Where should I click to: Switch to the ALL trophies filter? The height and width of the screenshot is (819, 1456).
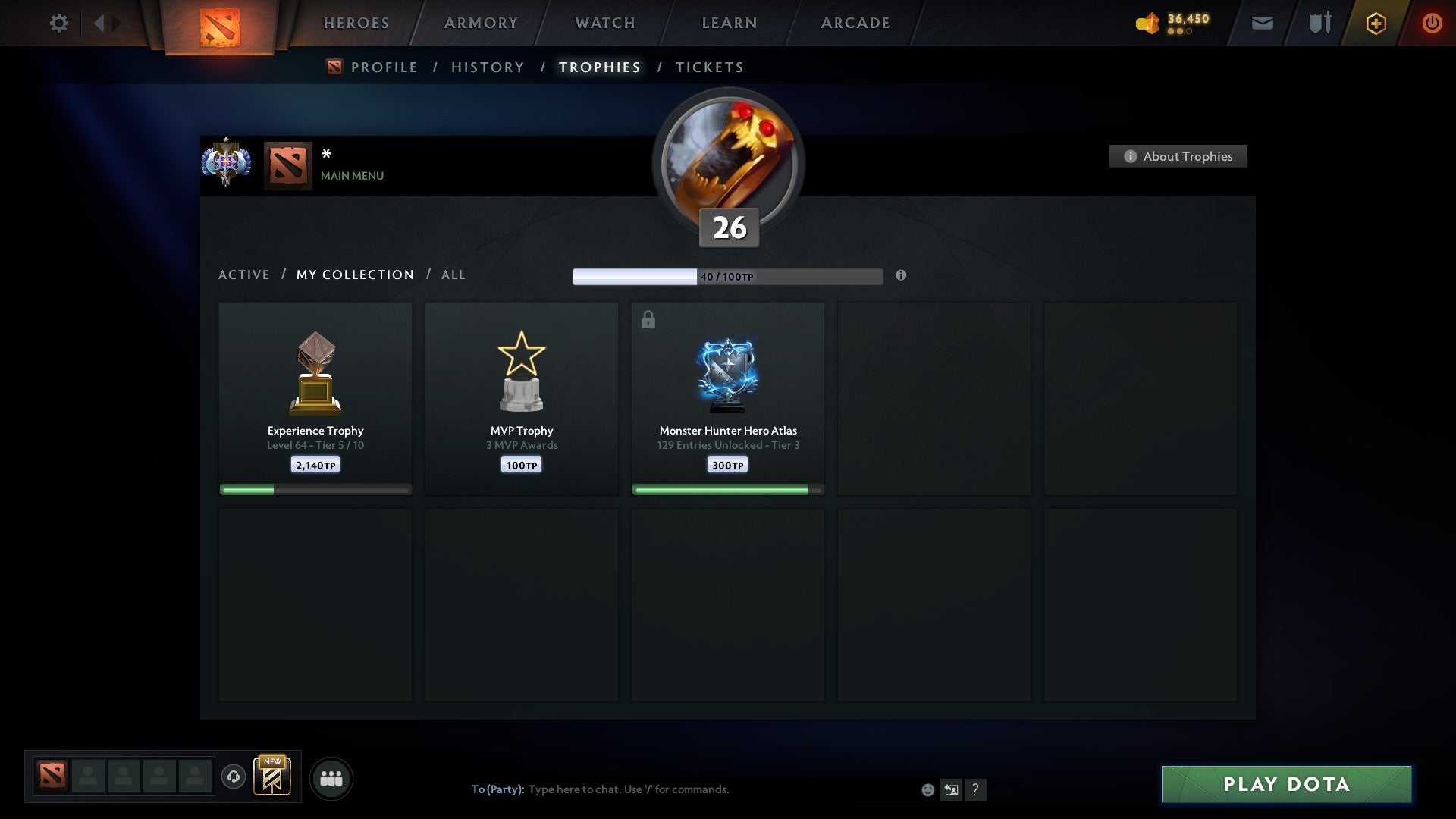point(453,275)
